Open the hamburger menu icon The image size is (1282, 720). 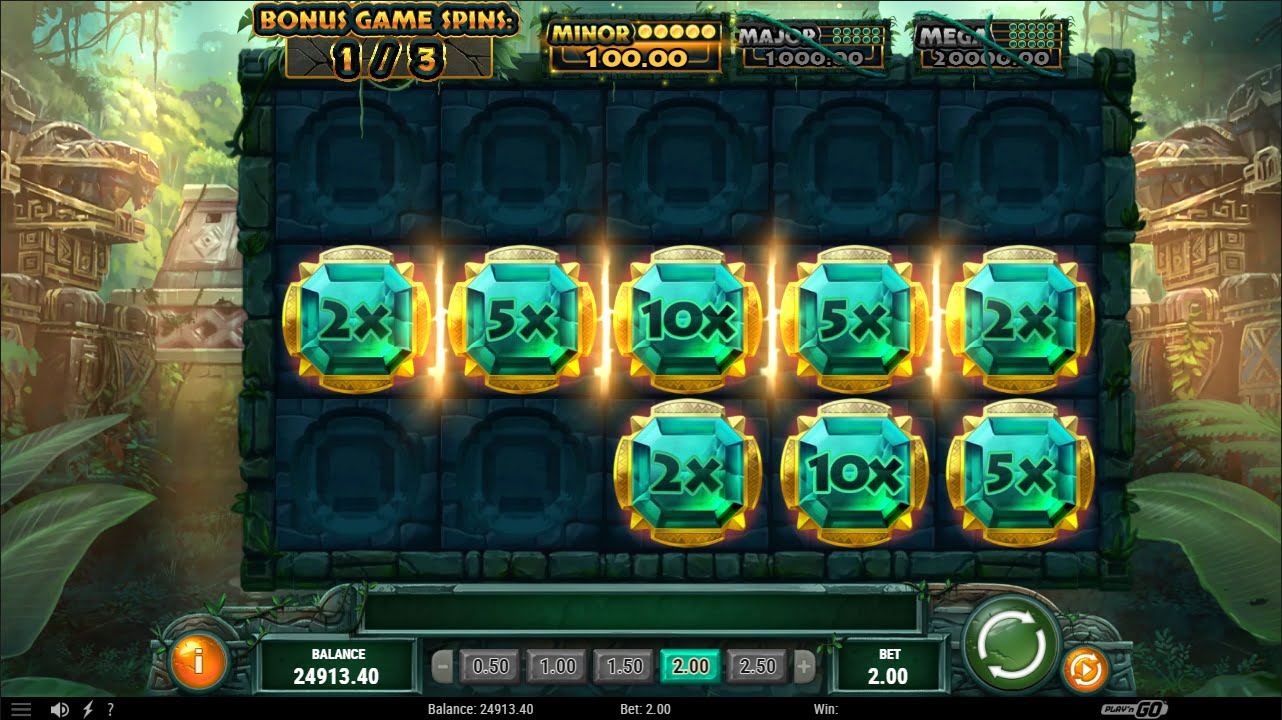pyautogui.click(x=20, y=709)
